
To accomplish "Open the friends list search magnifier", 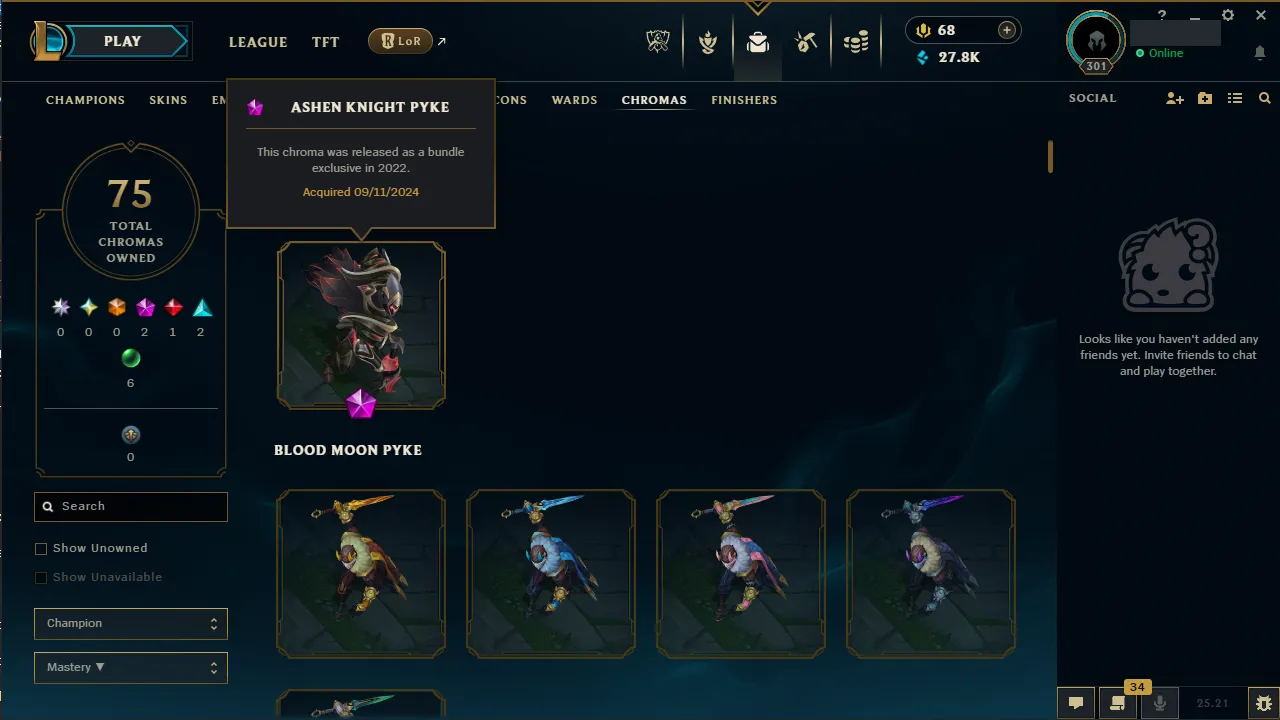I will tap(1264, 97).
